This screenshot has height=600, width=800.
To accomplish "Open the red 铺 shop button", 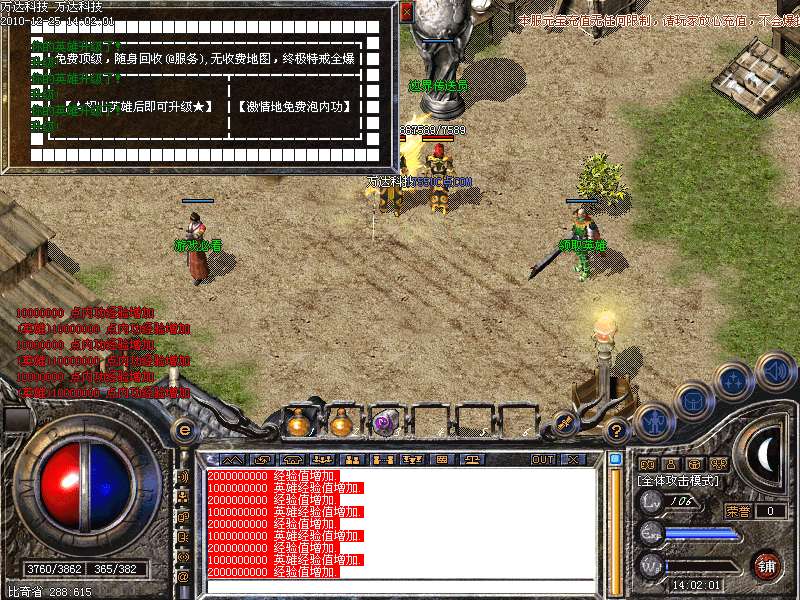I will click(767, 565).
